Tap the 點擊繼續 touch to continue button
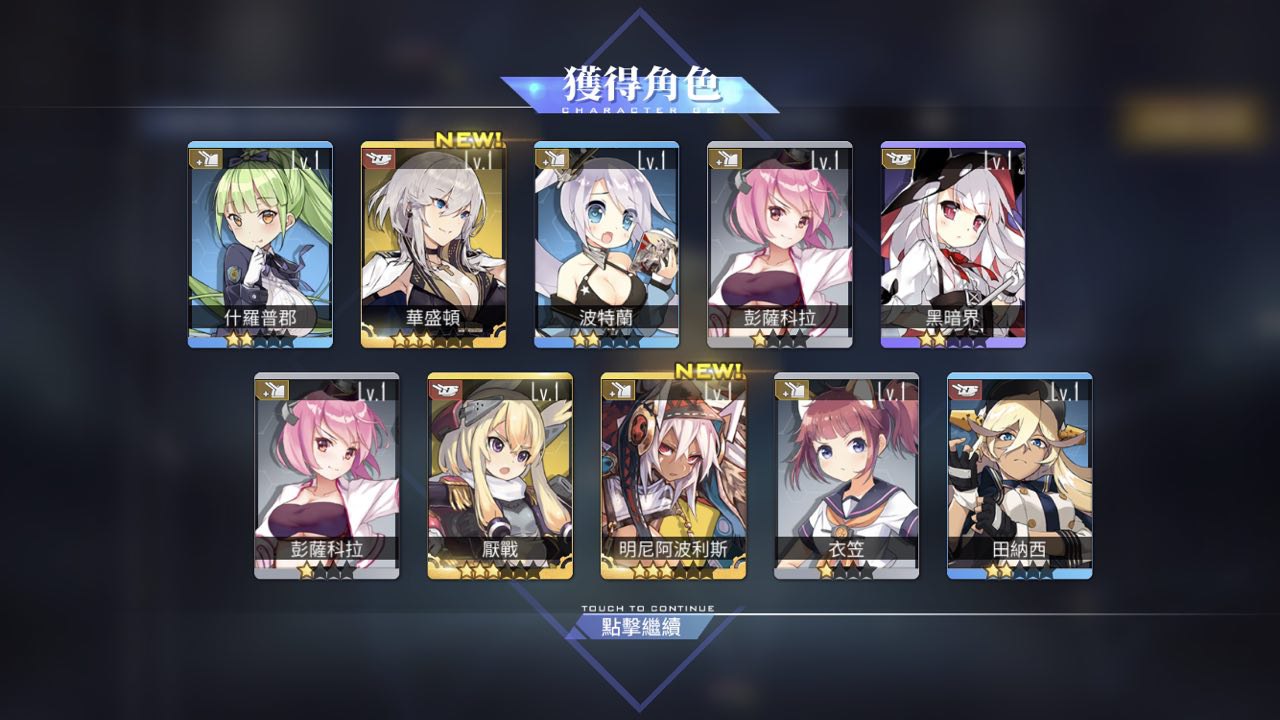 tap(640, 627)
